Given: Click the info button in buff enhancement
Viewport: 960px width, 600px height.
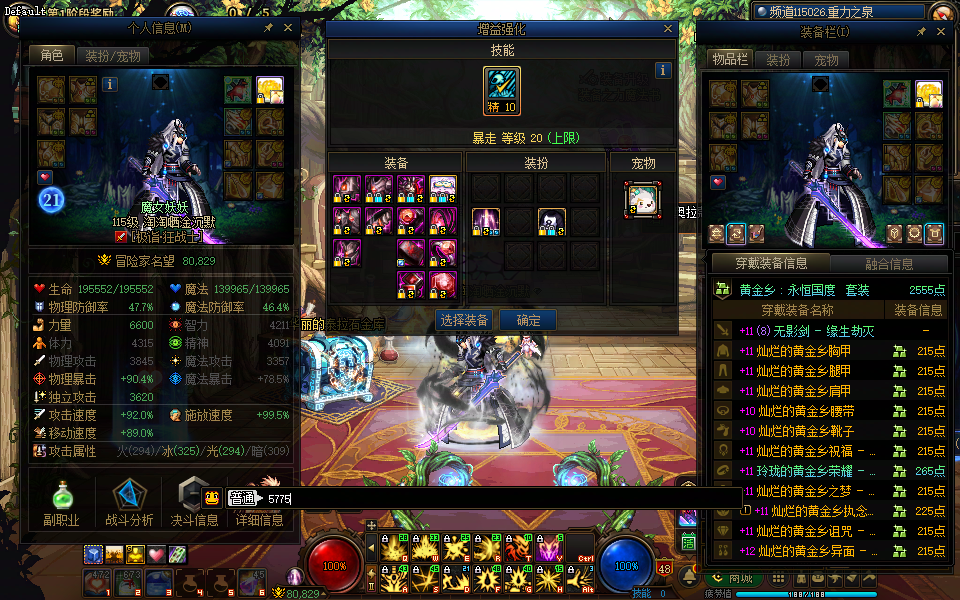Looking at the screenshot, I should coord(662,71).
